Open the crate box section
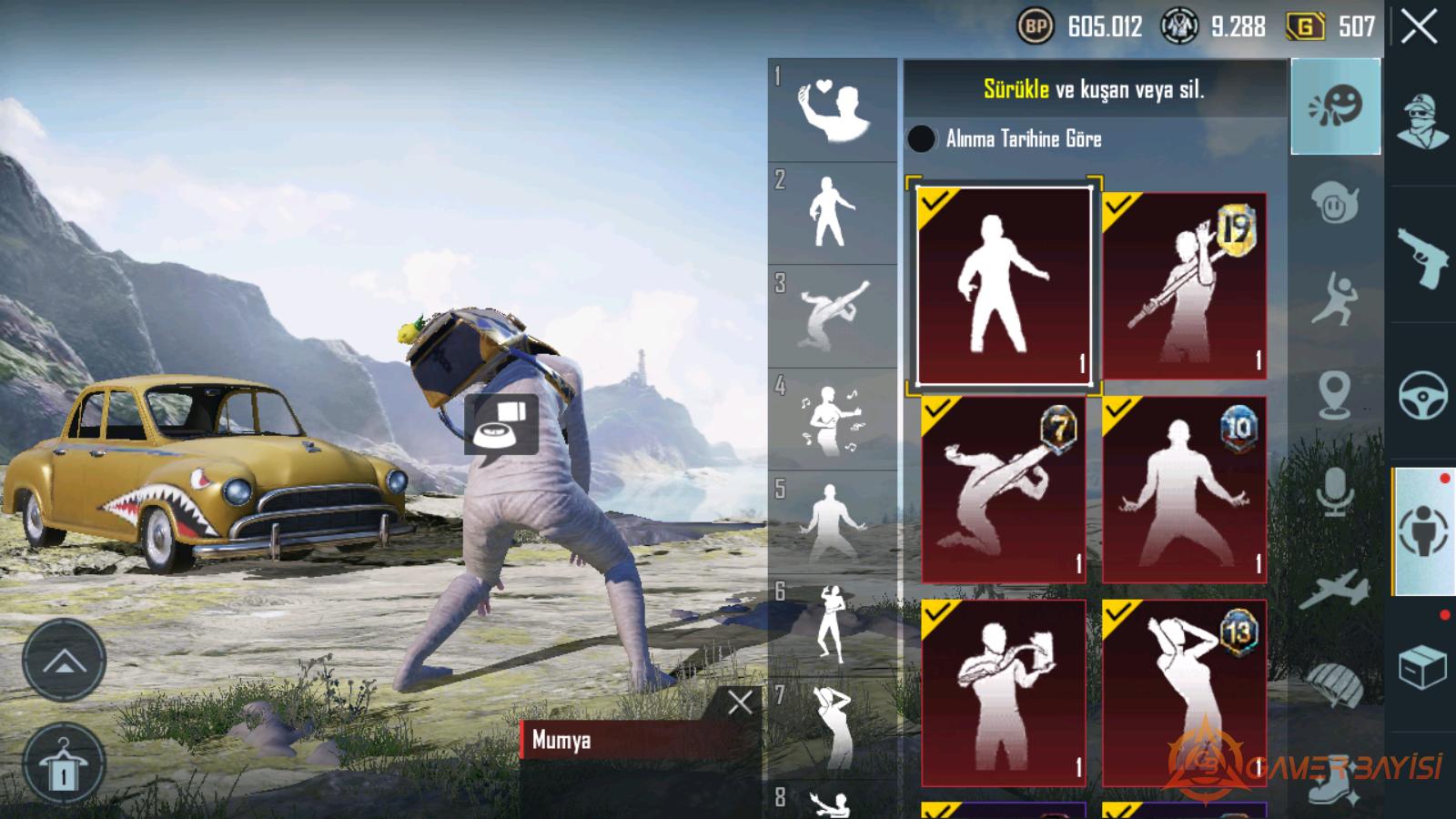 (1422, 667)
